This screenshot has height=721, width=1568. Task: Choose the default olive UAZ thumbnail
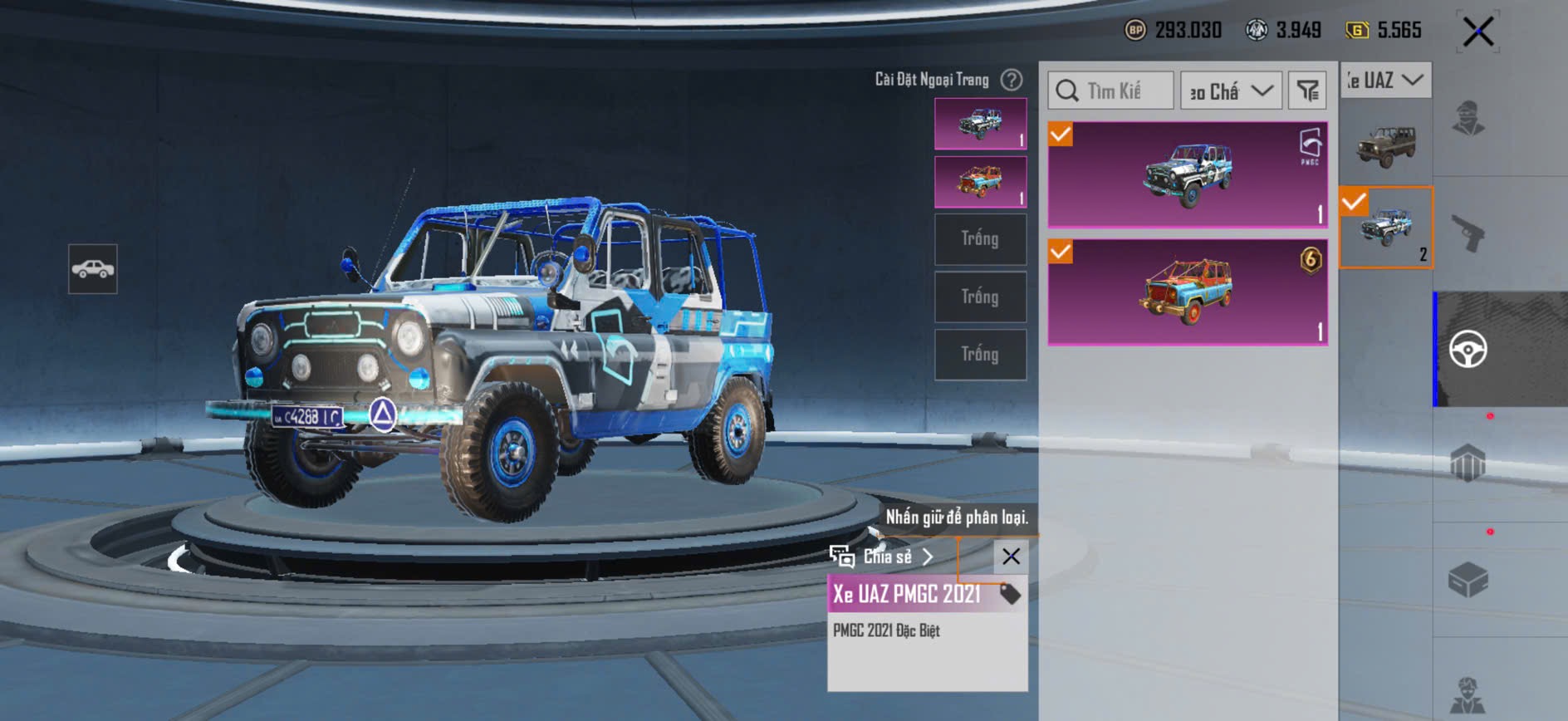tap(1386, 145)
